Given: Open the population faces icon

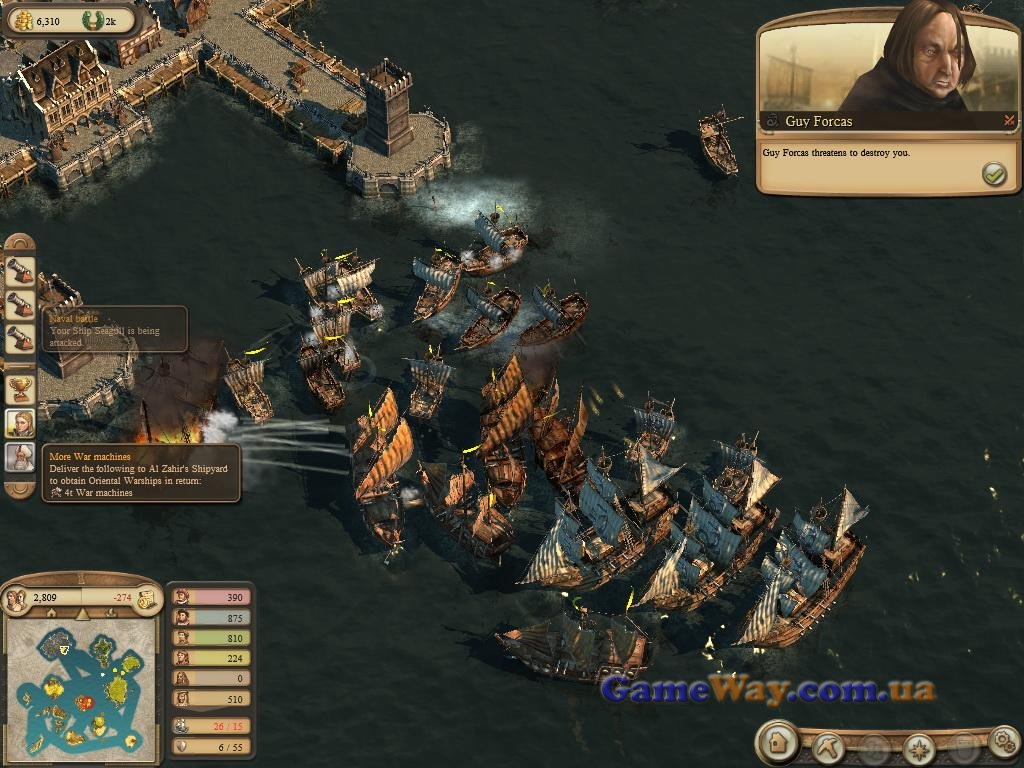Looking at the screenshot, I should [17, 599].
